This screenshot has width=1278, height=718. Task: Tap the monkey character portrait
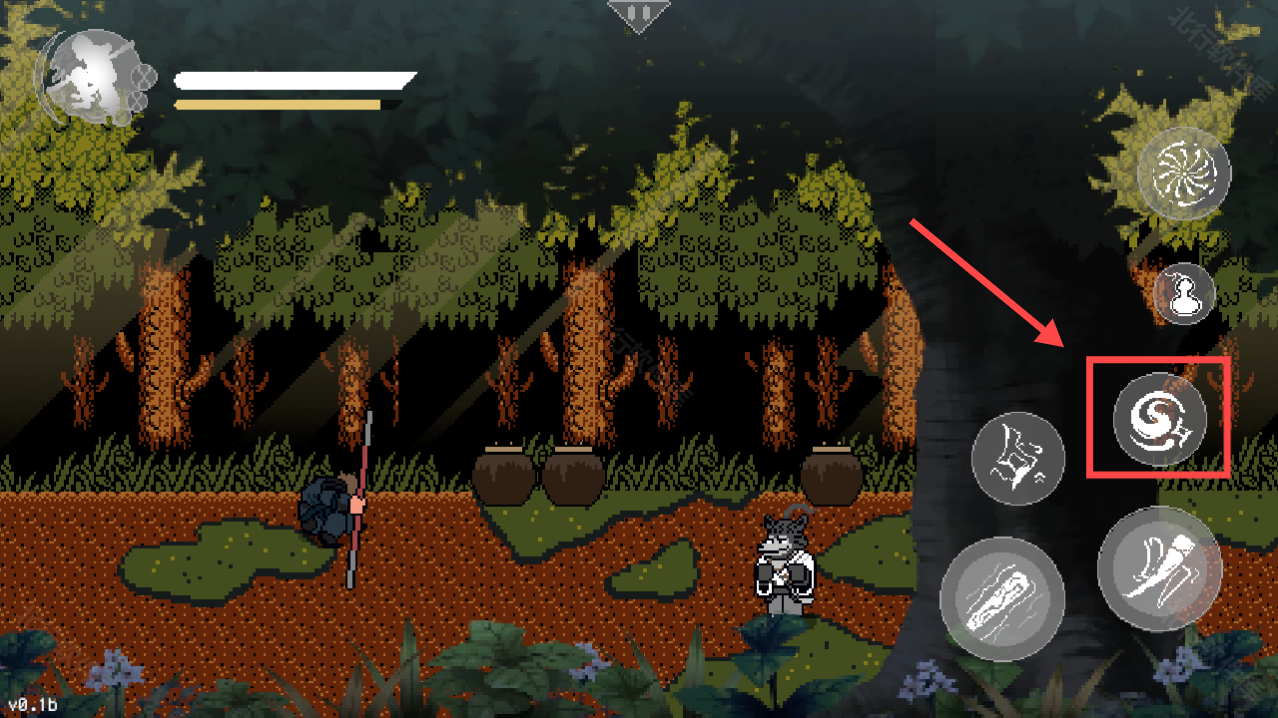click(x=93, y=76)
